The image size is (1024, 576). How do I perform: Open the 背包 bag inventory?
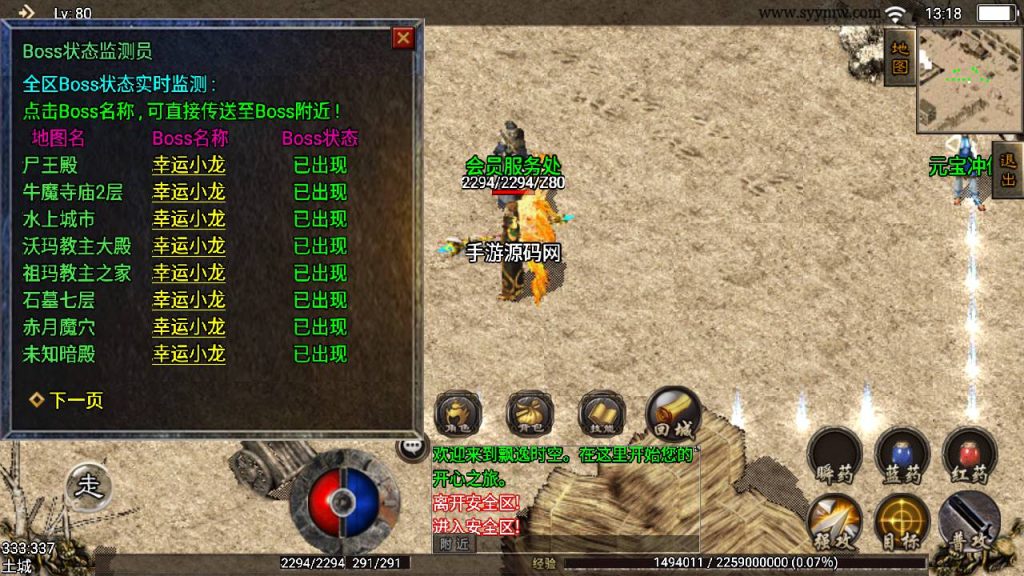click(x=530, y=412)
